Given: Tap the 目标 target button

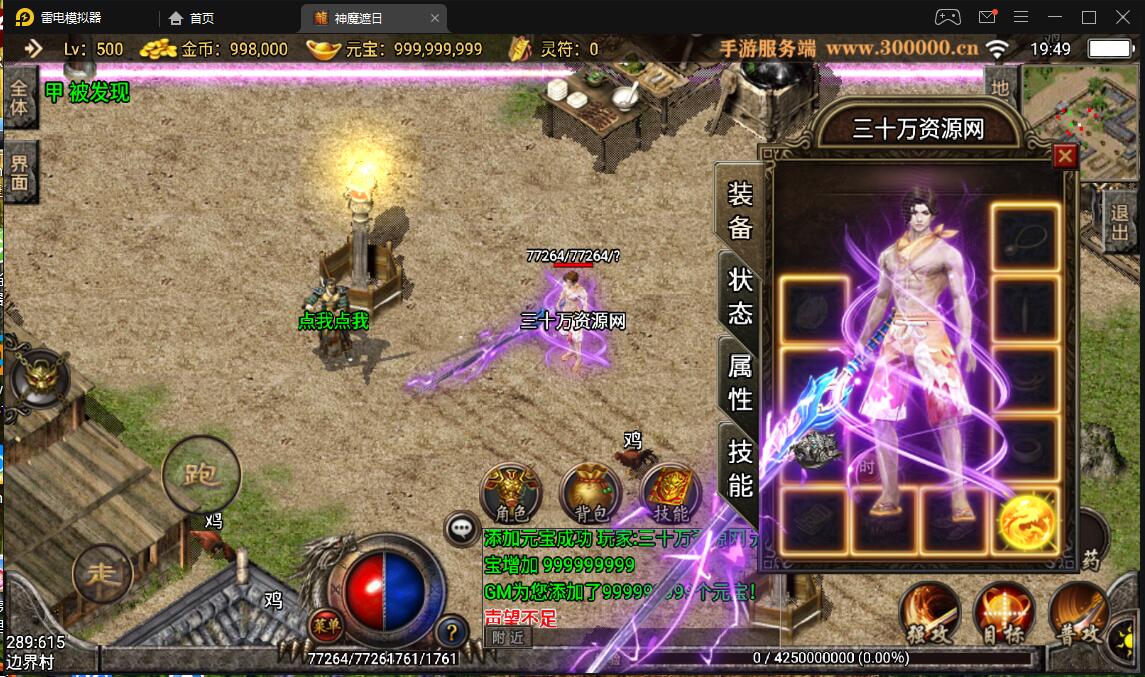Looking at the screenshot, I should [x=1003, y=612].
